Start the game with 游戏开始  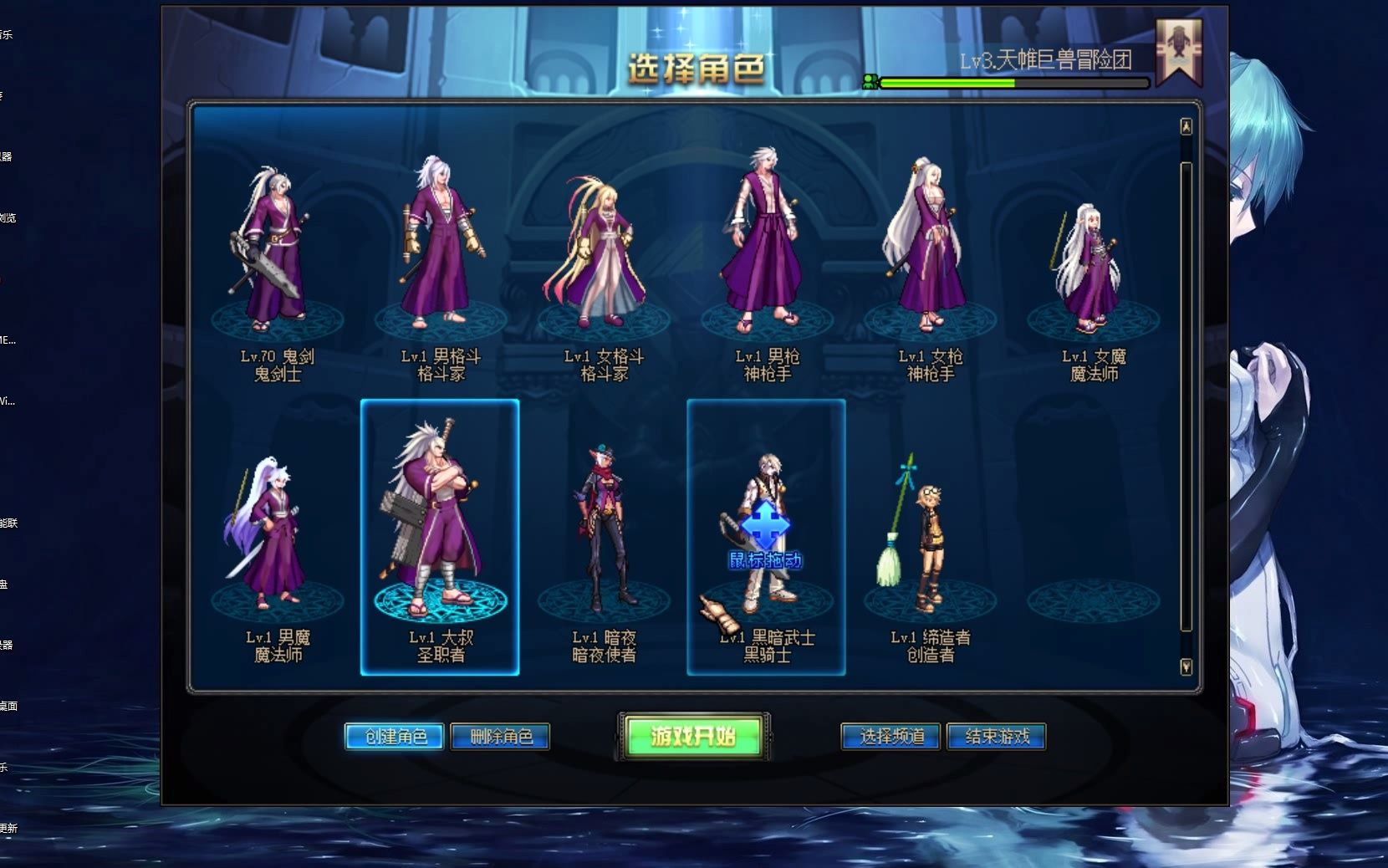click(x=693, y=736)
